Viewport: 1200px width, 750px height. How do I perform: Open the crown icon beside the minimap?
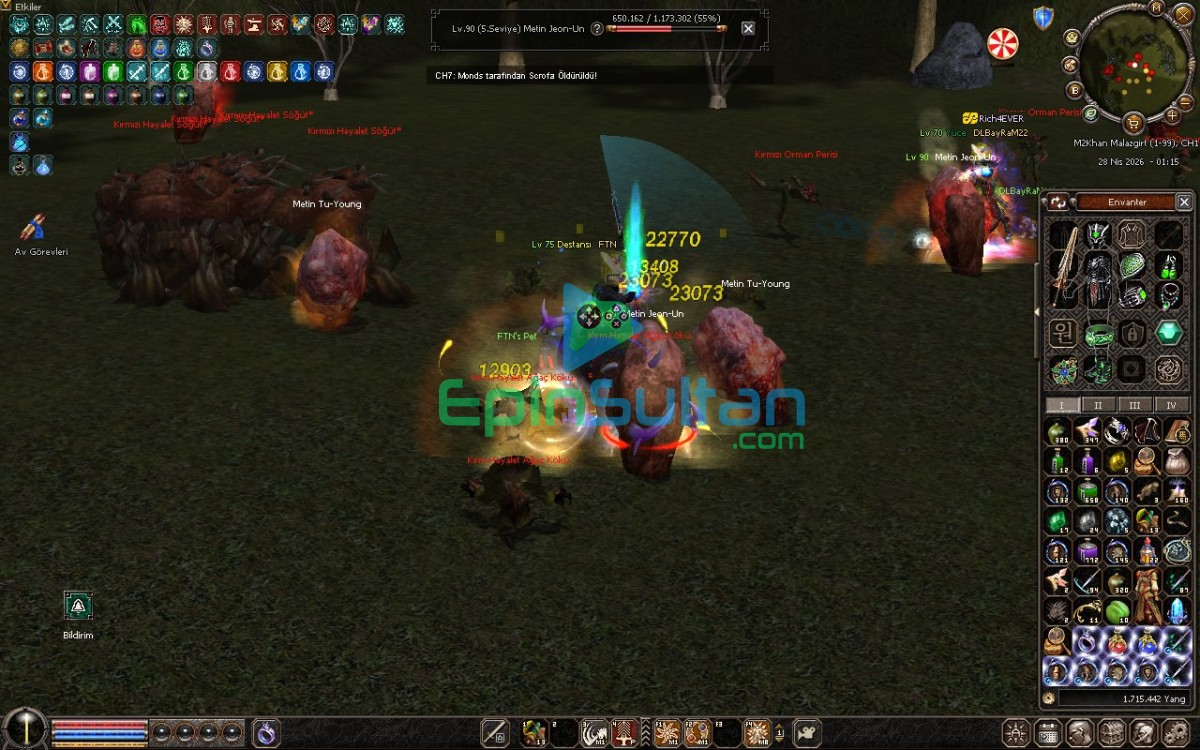tap(1072, 37)
